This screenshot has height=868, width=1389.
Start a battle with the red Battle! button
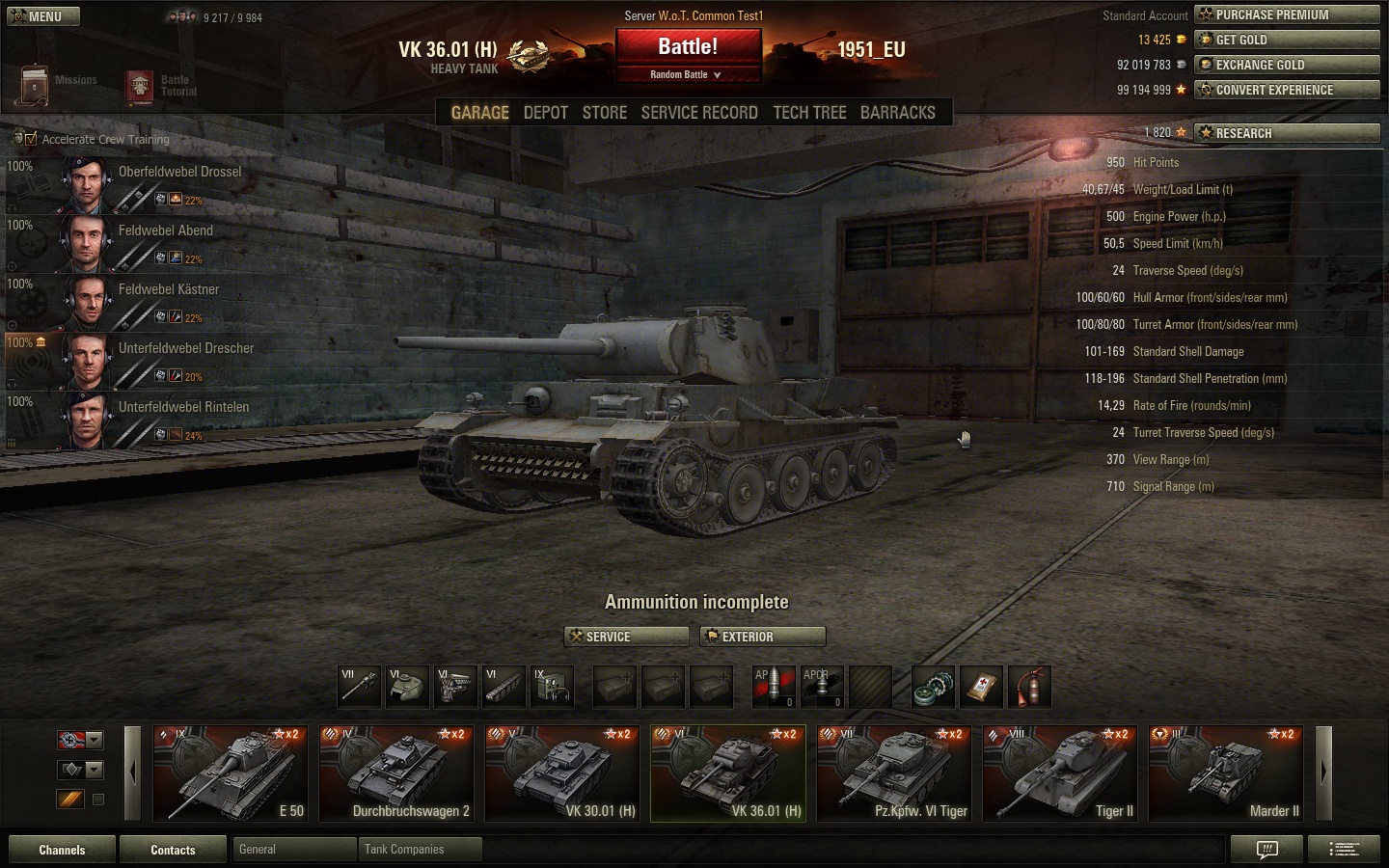(x=688, y=46)
